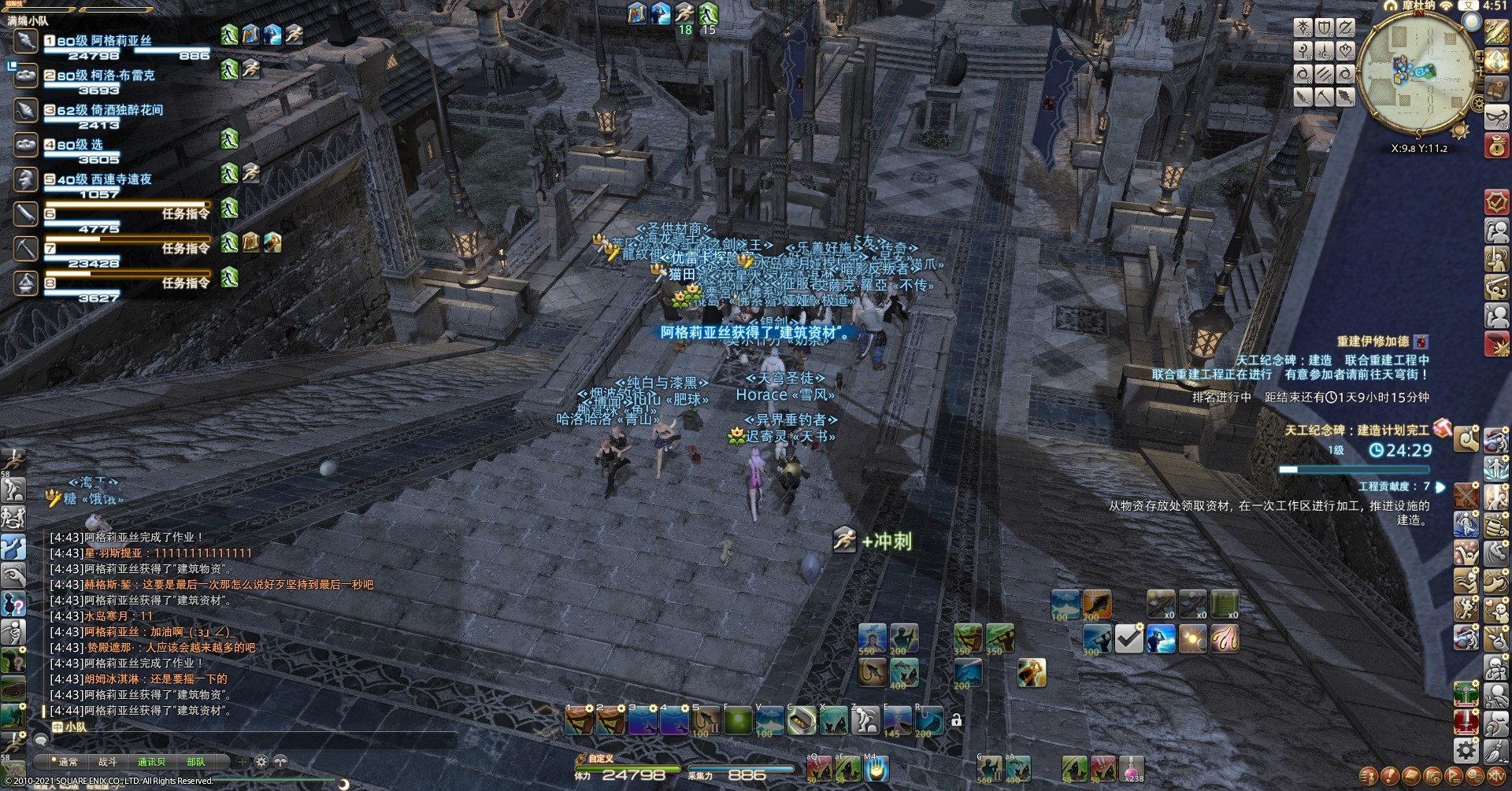Open chat log settings gear
1512x791 pixels.
pyautogui.click(x=261, y=762)
